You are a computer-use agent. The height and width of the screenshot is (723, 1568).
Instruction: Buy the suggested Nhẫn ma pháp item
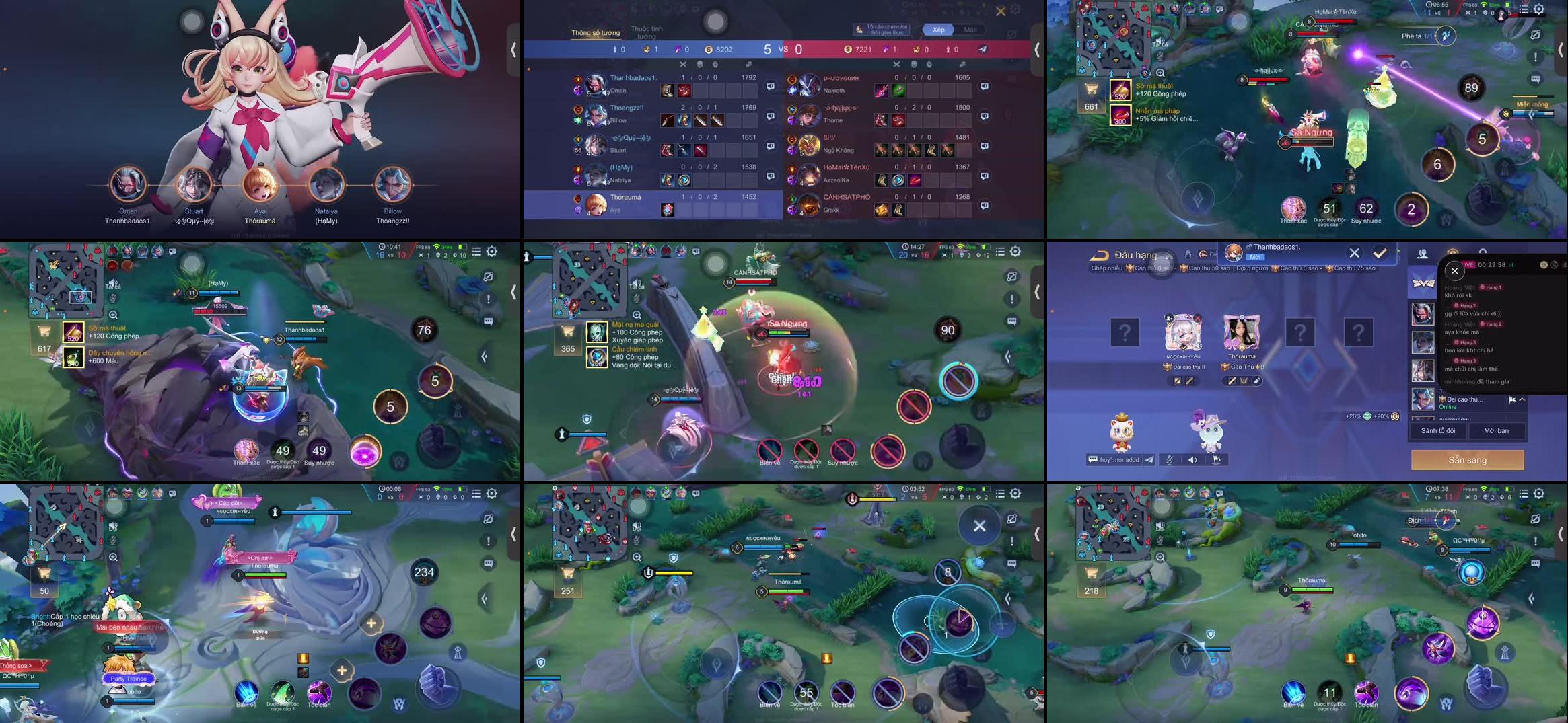1120,115
